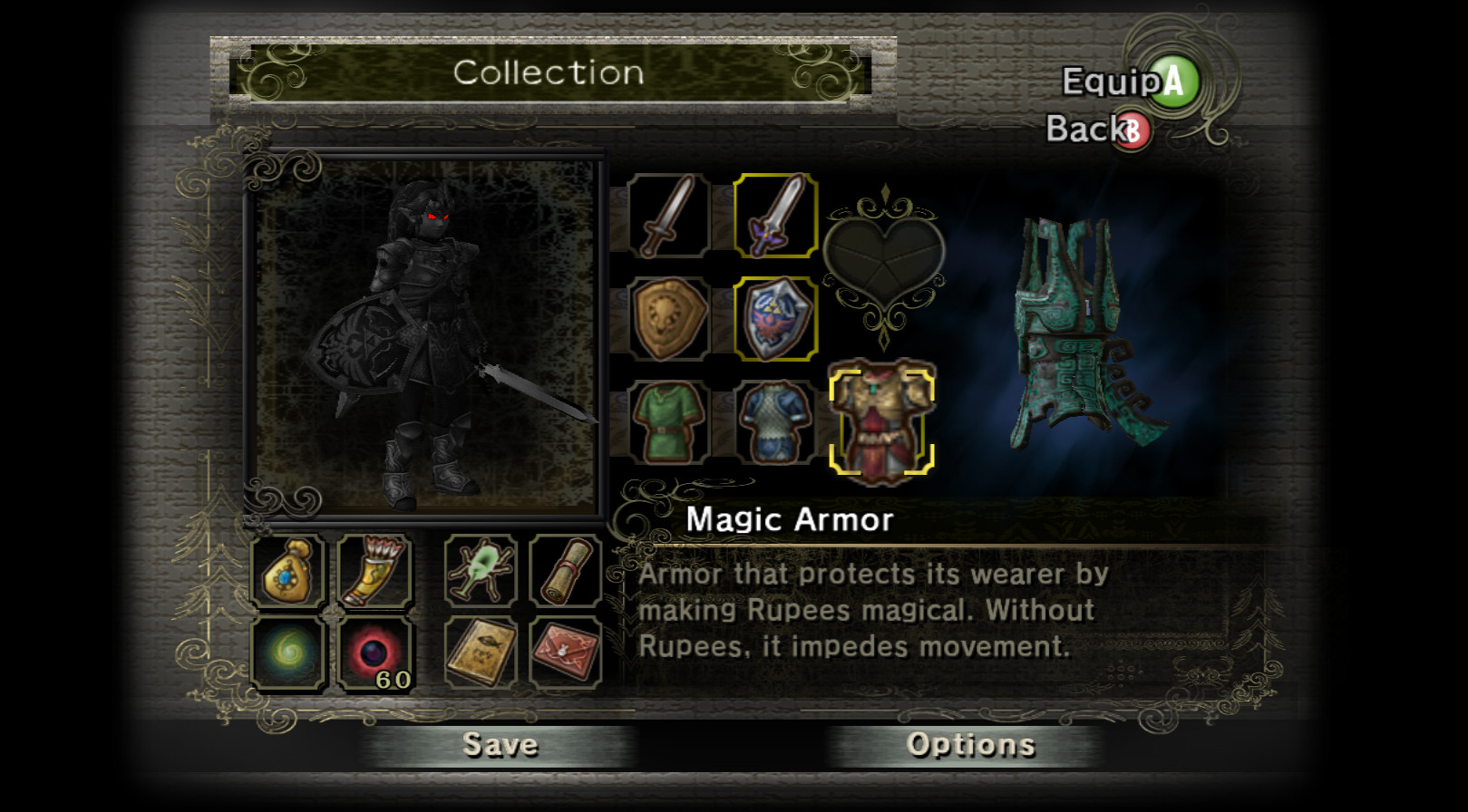
Task: Click the Giant Wallet pouch icon
Action: (x=287, y=573)
